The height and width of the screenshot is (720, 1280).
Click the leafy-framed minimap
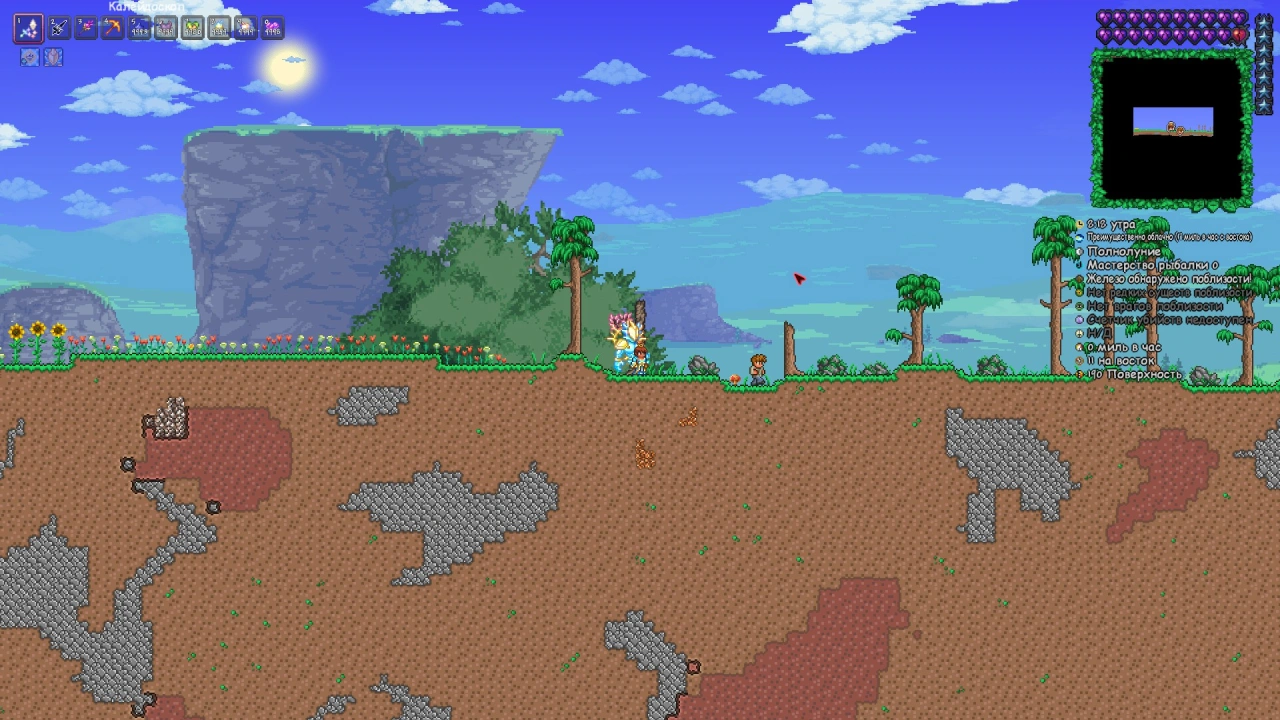click(1172, 128)
